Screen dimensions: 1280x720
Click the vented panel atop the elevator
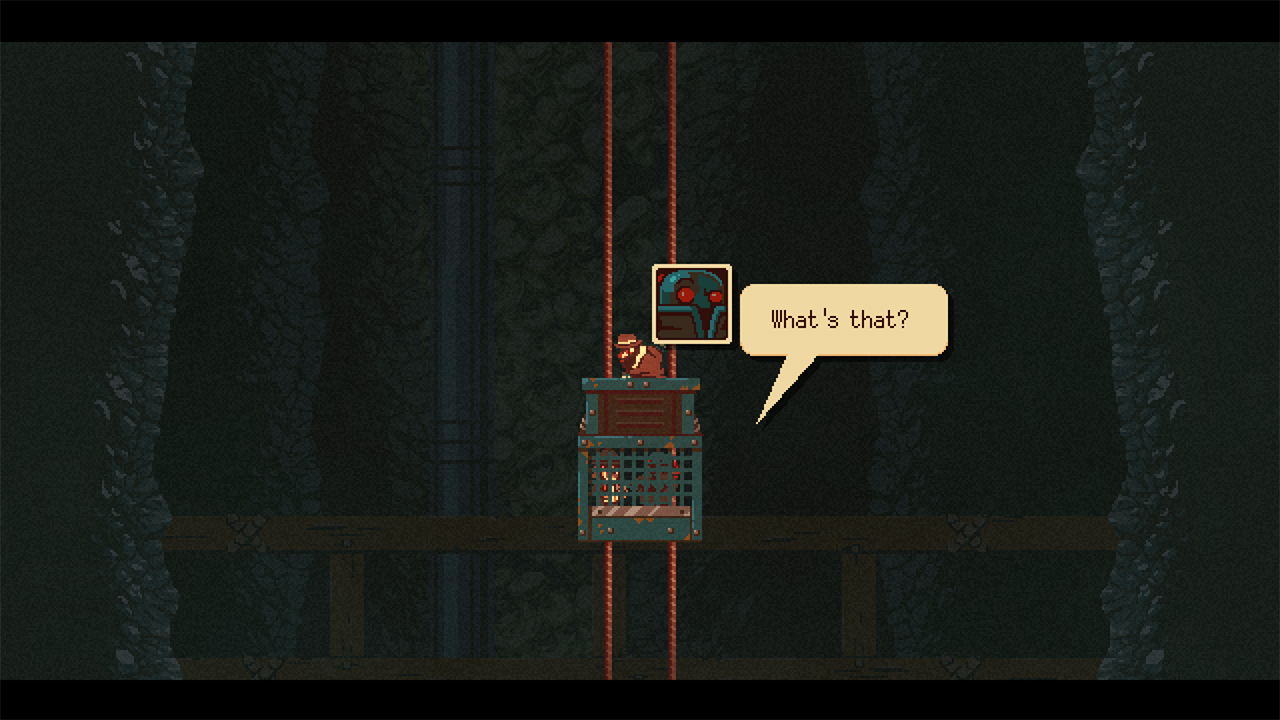(x=640, y=412)
